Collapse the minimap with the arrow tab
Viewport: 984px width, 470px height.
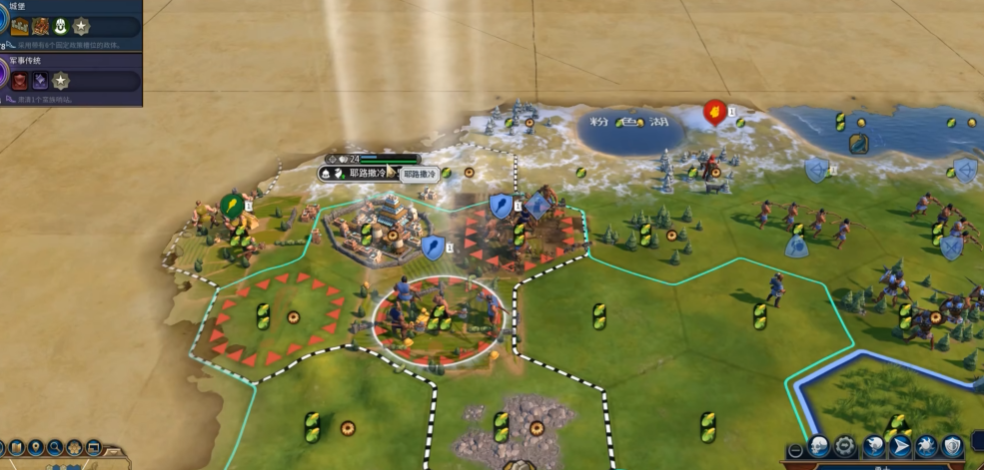[113, 452]
